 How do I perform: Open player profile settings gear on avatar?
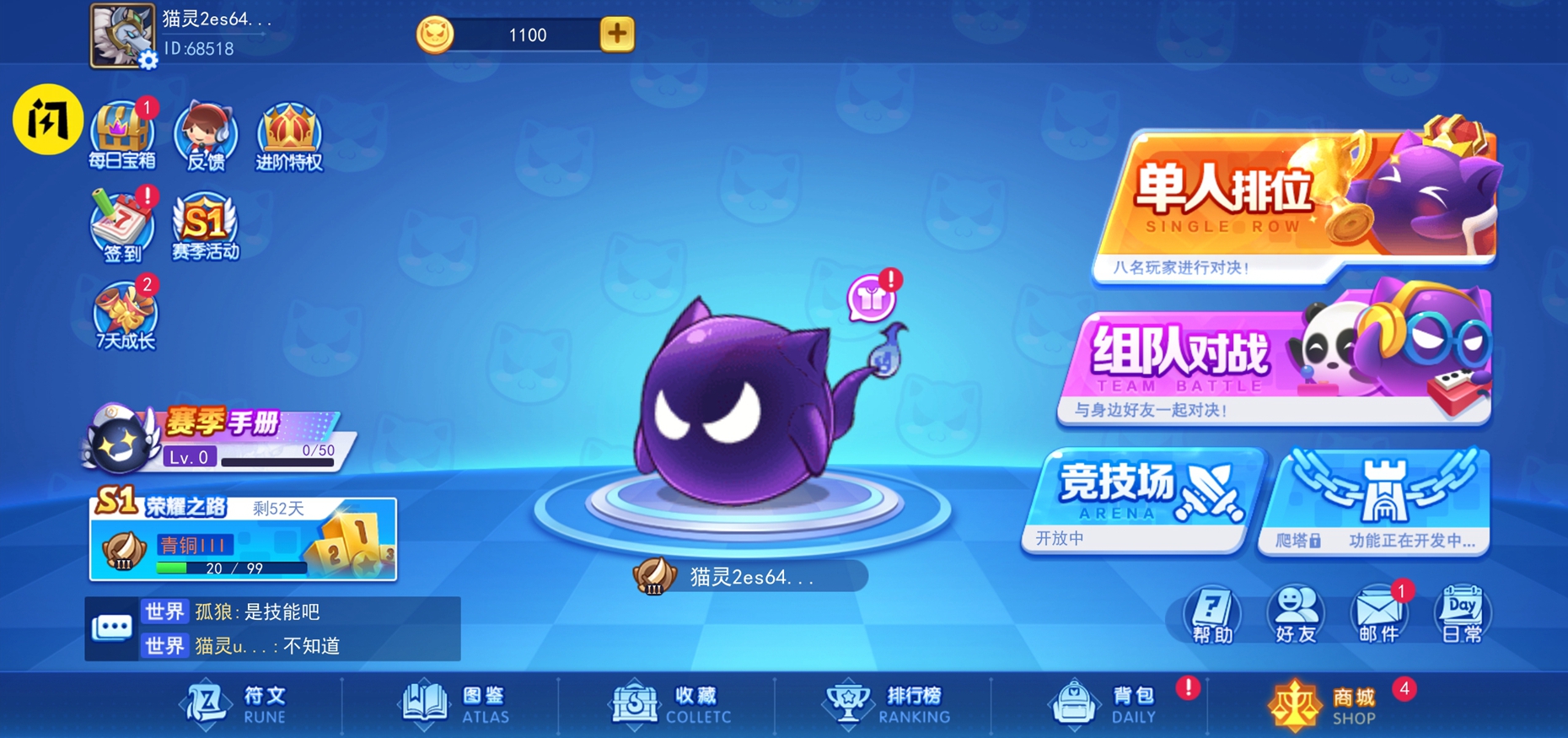[x=148, y=58]
